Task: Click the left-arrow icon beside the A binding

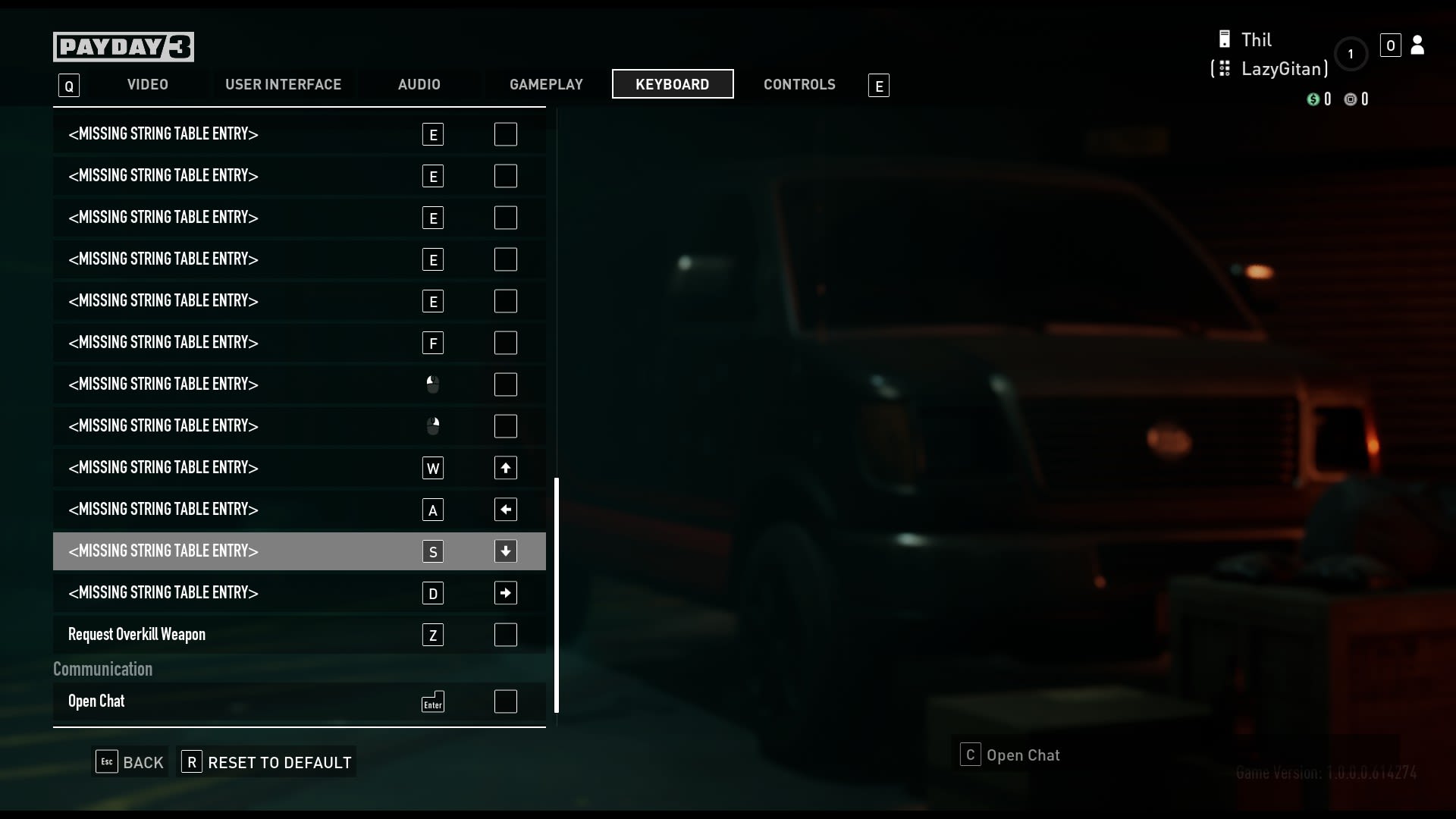Action: (x=505, y=510)
